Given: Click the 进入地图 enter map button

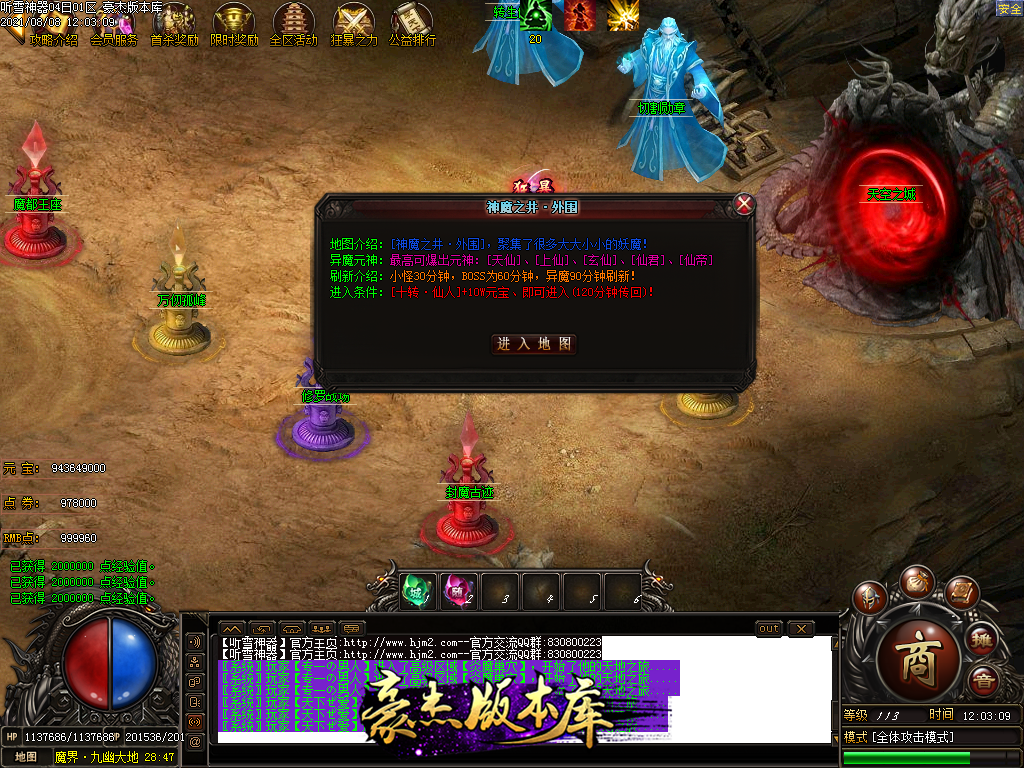Looking at the screenshot, I should [535, 343].
